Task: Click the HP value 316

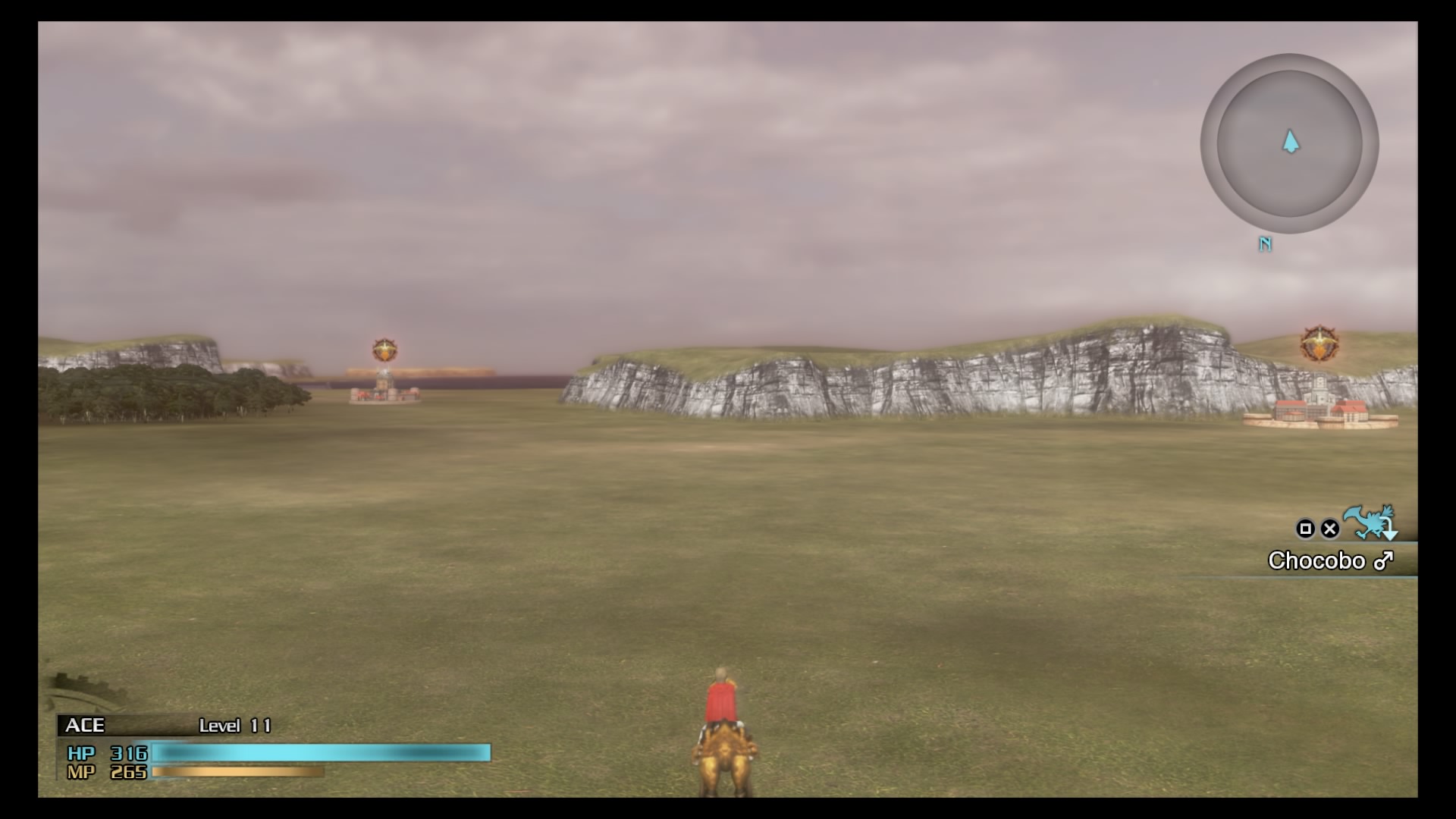Action: (130, 755)
